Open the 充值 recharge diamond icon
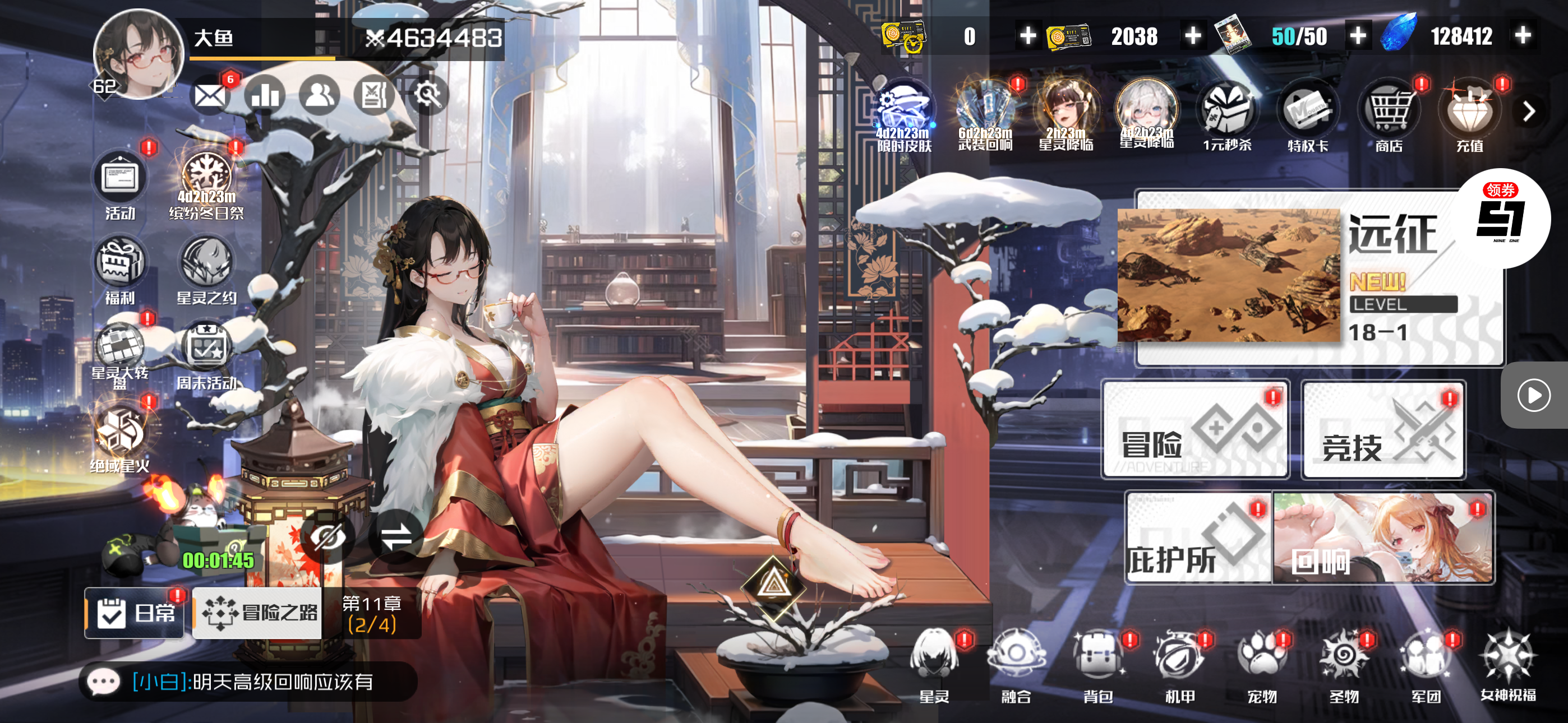 click(1469, 117)
